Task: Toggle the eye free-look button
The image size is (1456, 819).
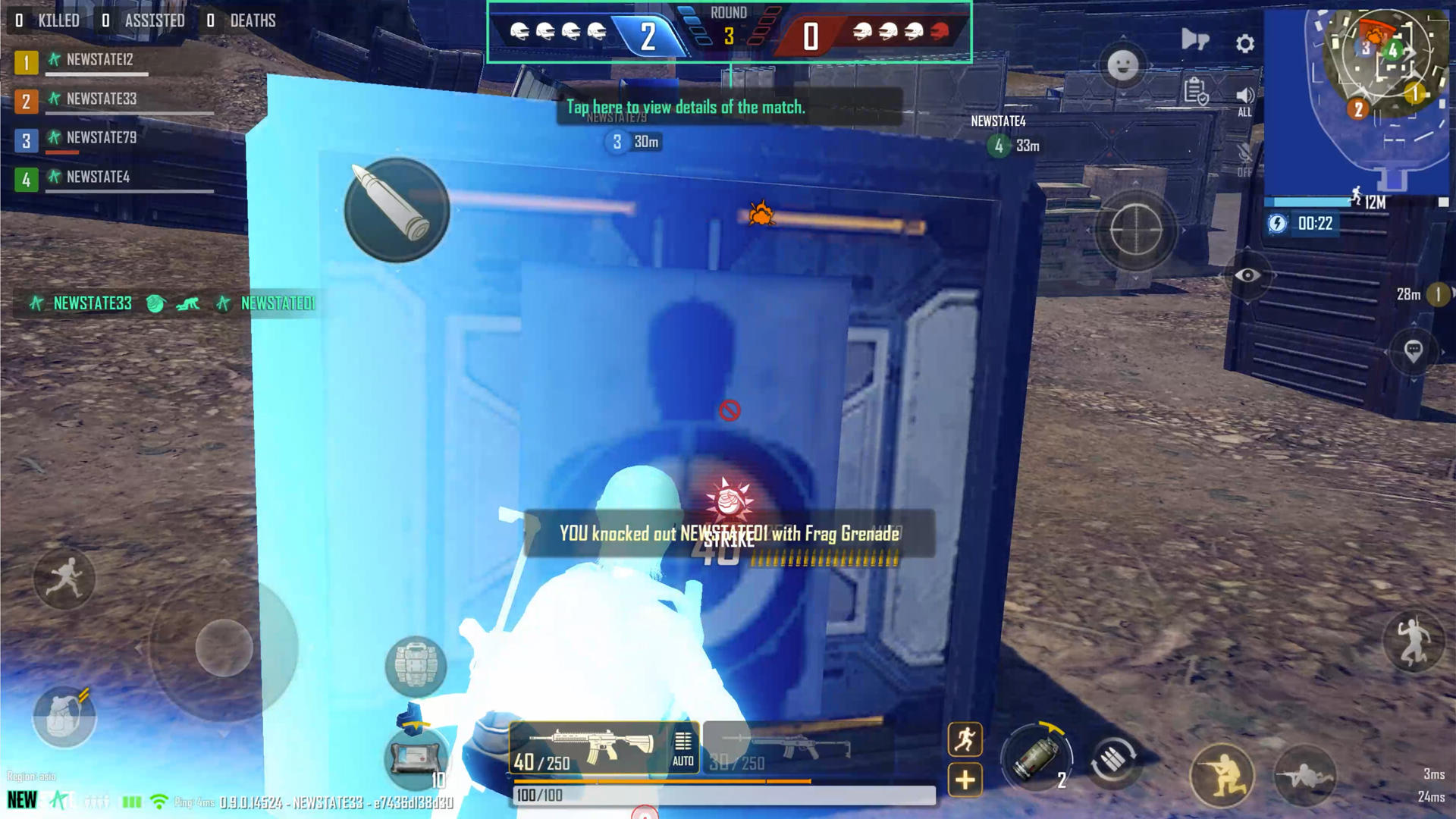Action: coord(1247,275)
